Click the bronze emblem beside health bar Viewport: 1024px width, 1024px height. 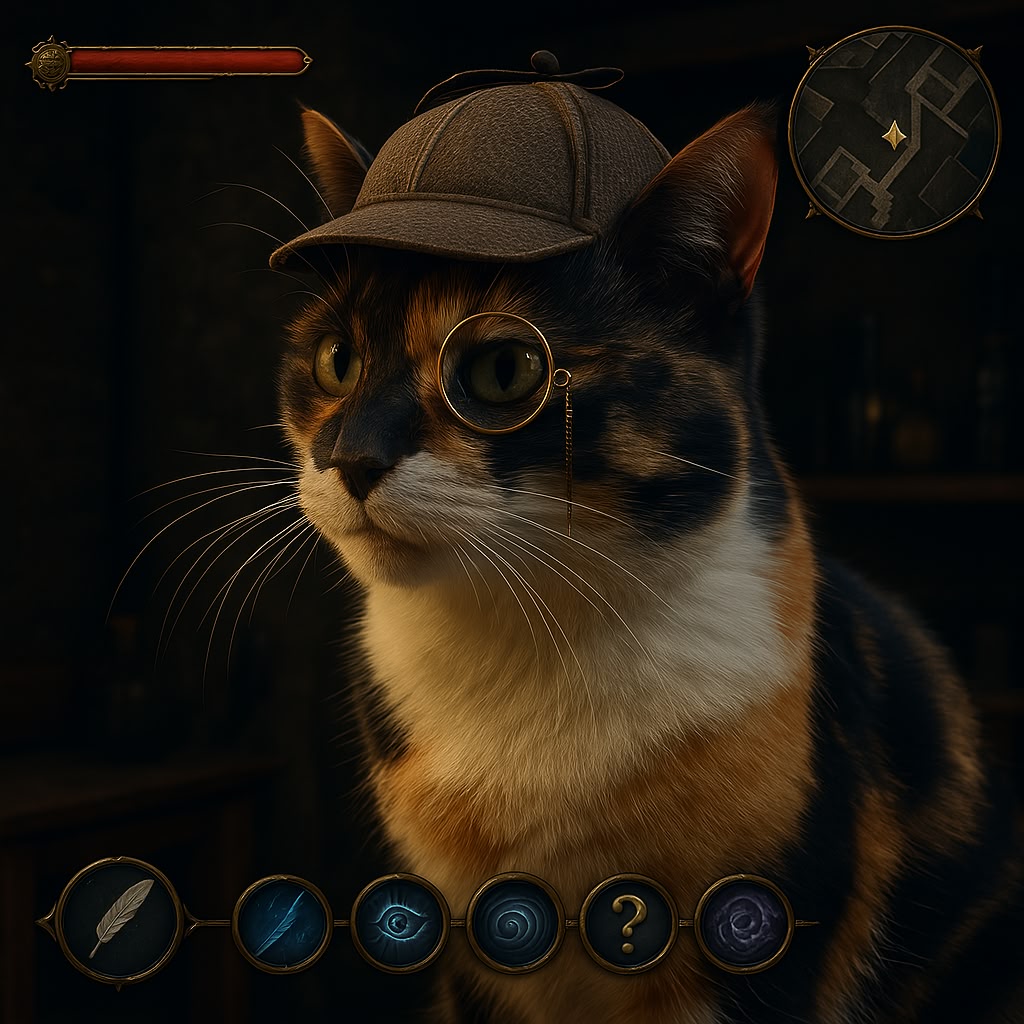(x=48, y=62)
